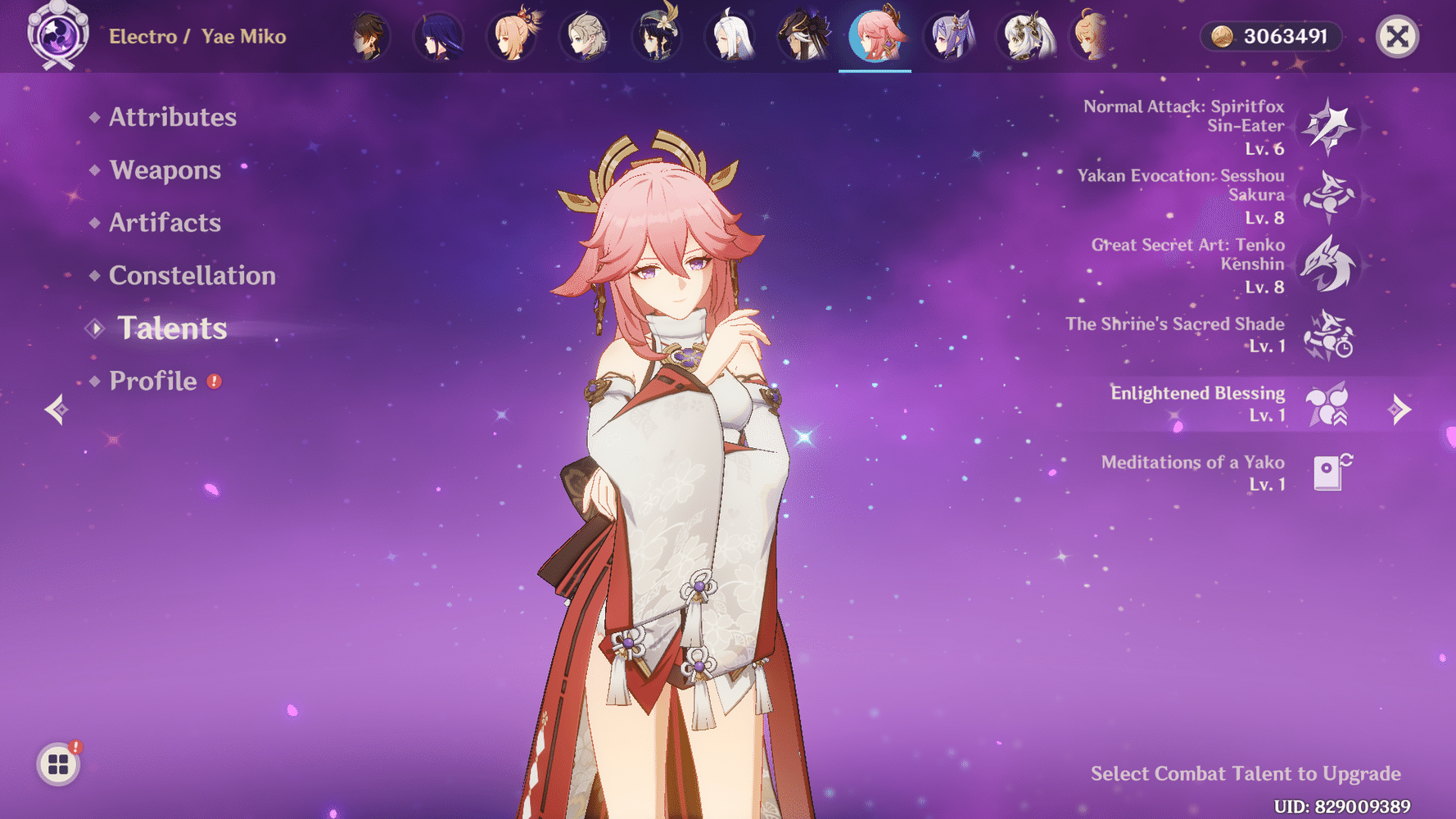View the Constellation page
The image size is (1456, 819).
click(x=192, y=276)
